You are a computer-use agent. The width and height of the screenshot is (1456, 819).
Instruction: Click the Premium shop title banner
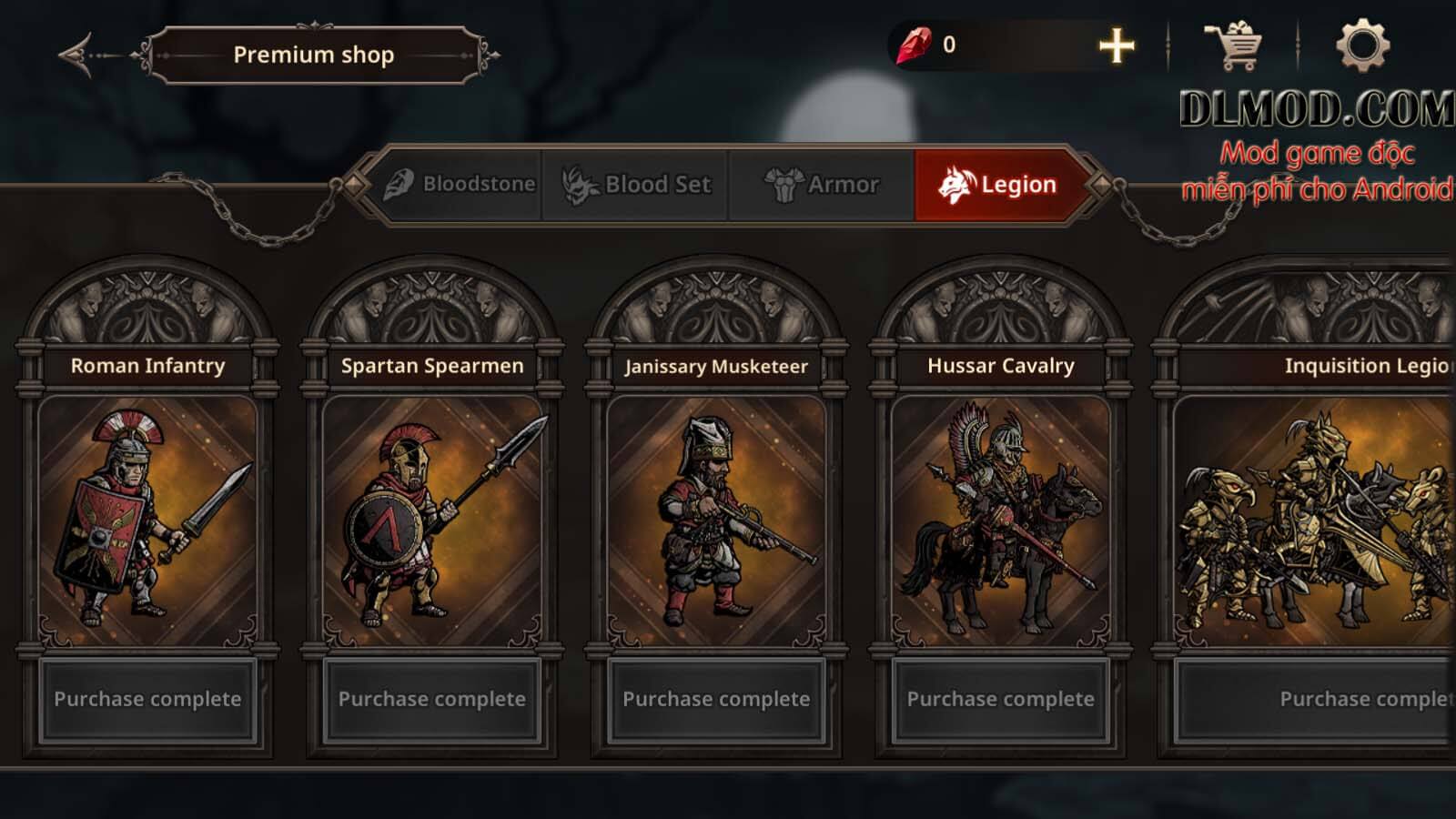(x=314, y=55)
